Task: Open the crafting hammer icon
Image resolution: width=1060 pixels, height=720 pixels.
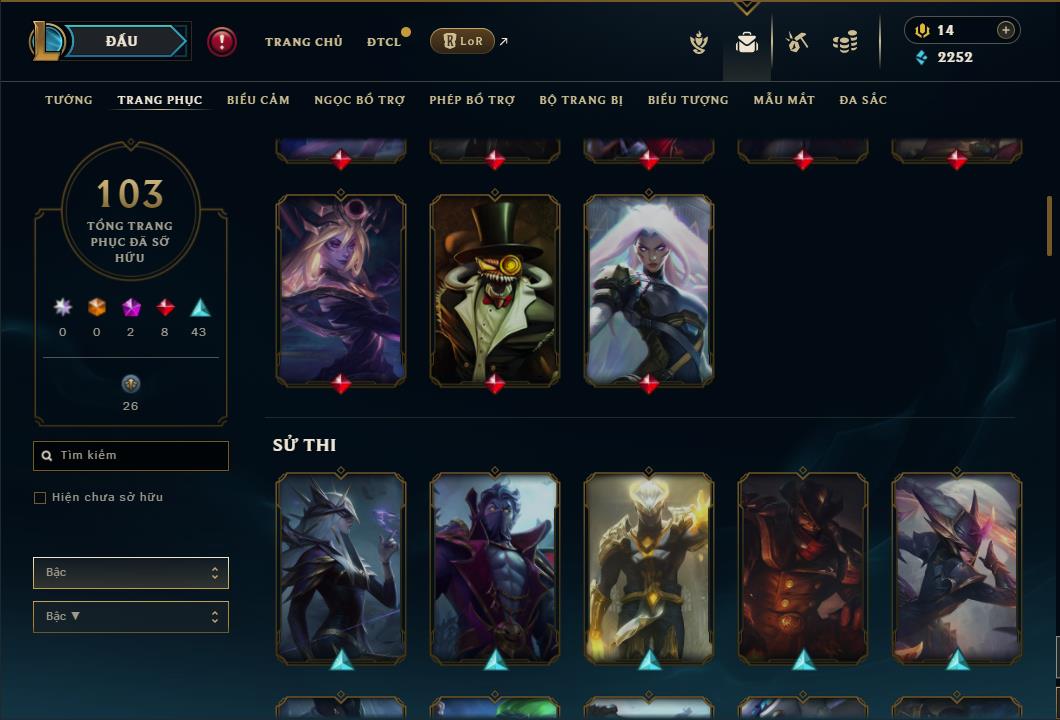Action: 797,42
